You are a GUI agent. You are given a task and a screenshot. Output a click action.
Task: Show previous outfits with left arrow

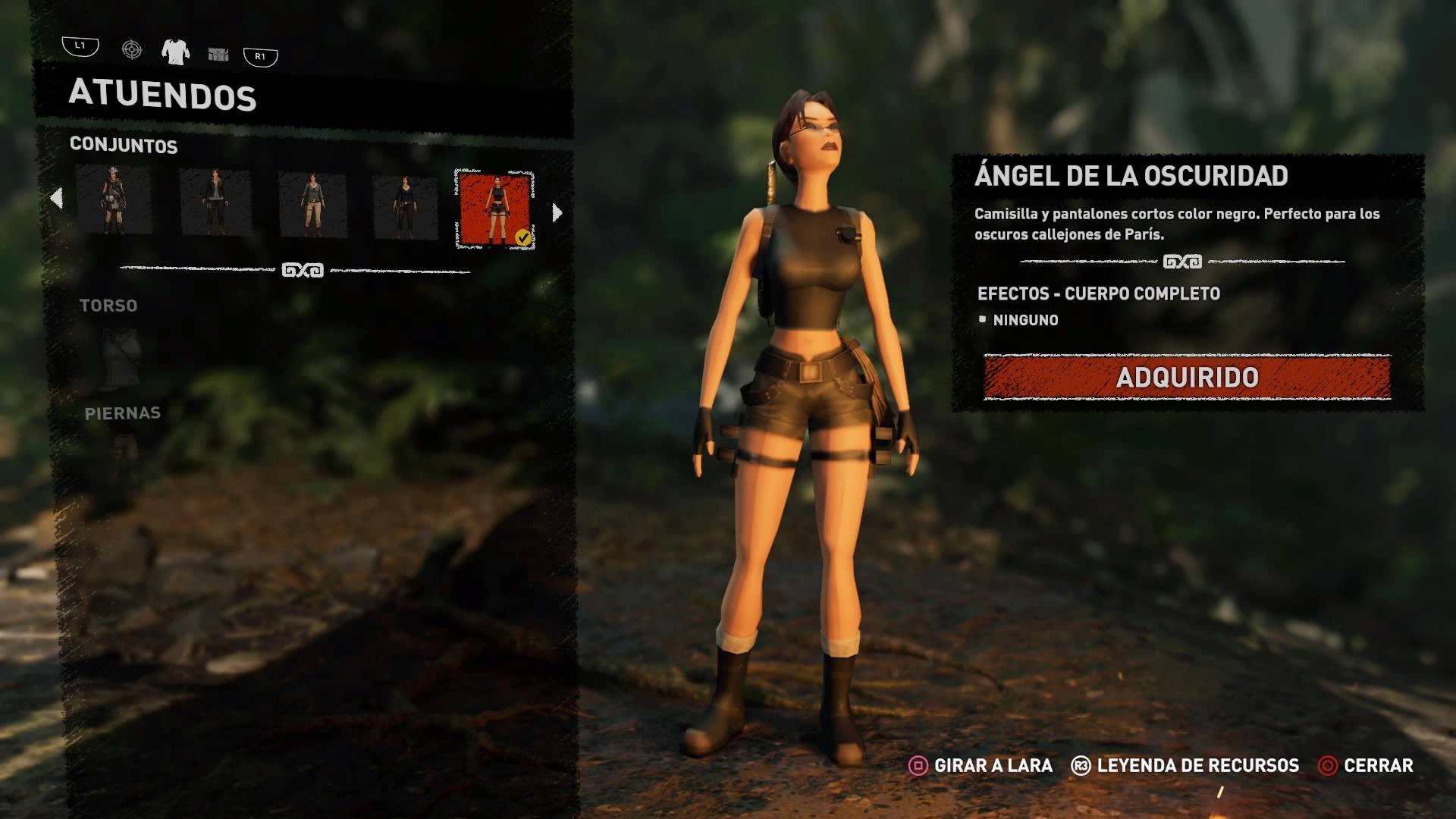click(x=56, y=199)
